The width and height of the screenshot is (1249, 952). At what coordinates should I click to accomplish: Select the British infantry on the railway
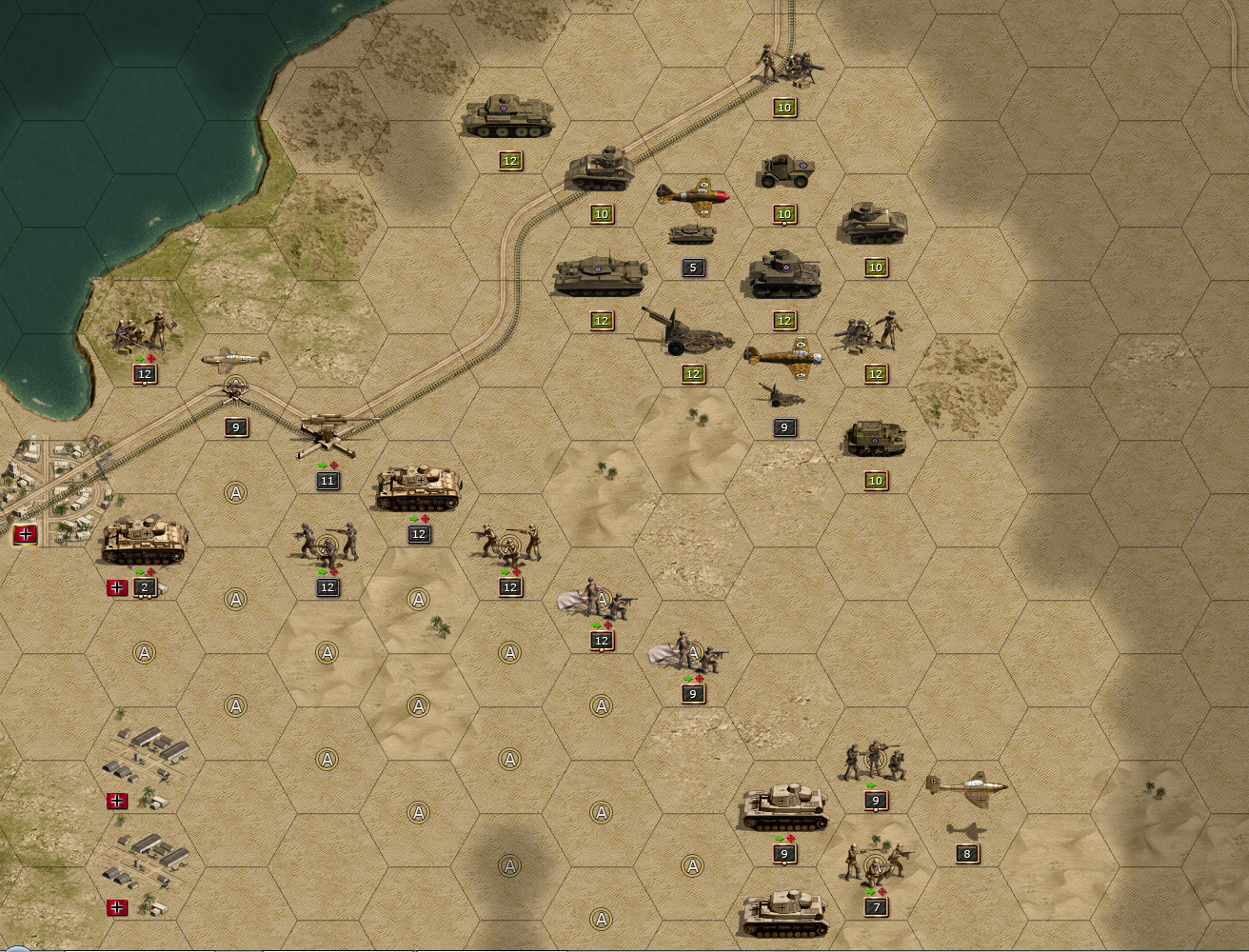(x=786, y=65)
